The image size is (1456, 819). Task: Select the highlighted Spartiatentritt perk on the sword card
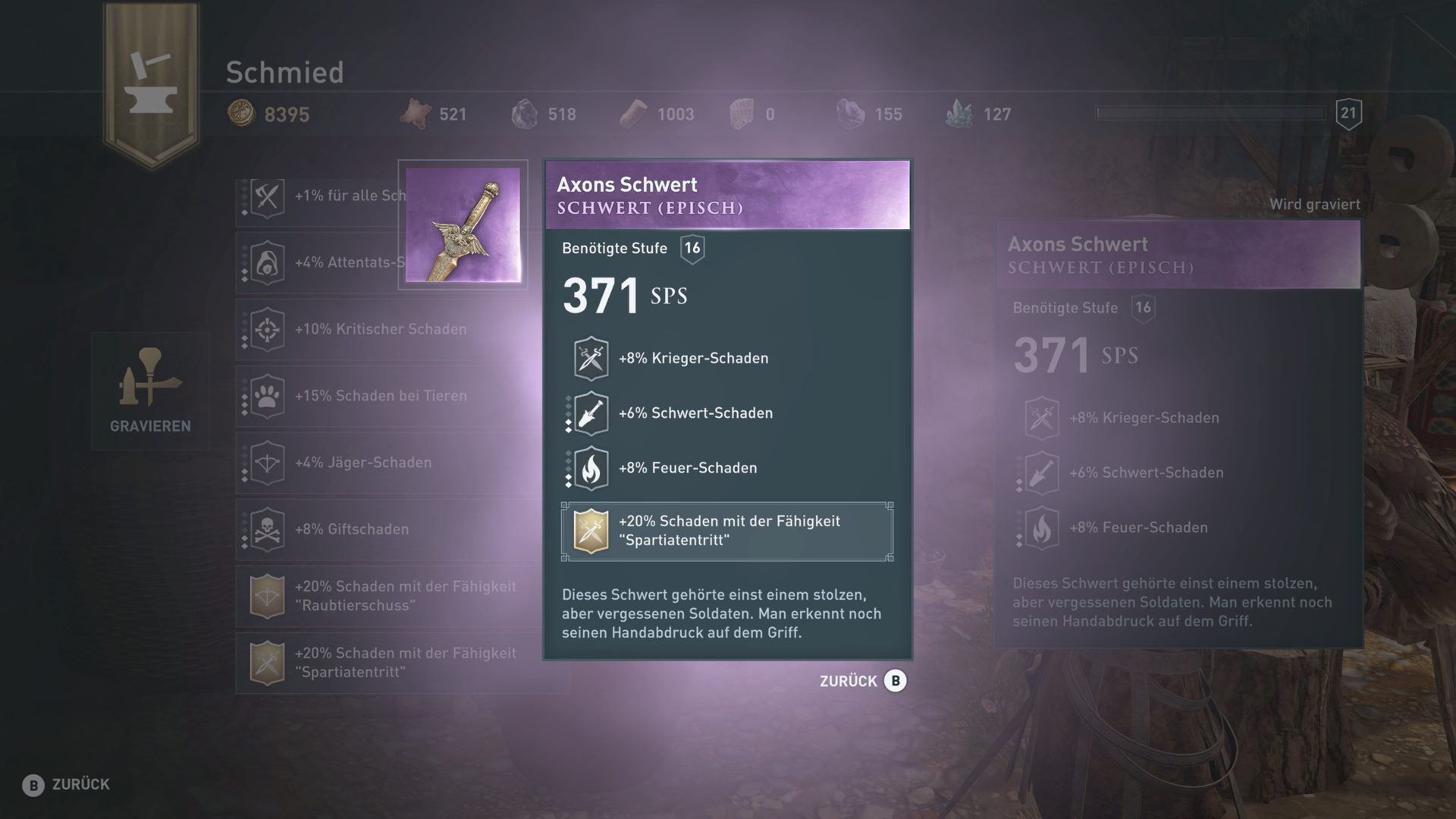(x=726, y=531)
